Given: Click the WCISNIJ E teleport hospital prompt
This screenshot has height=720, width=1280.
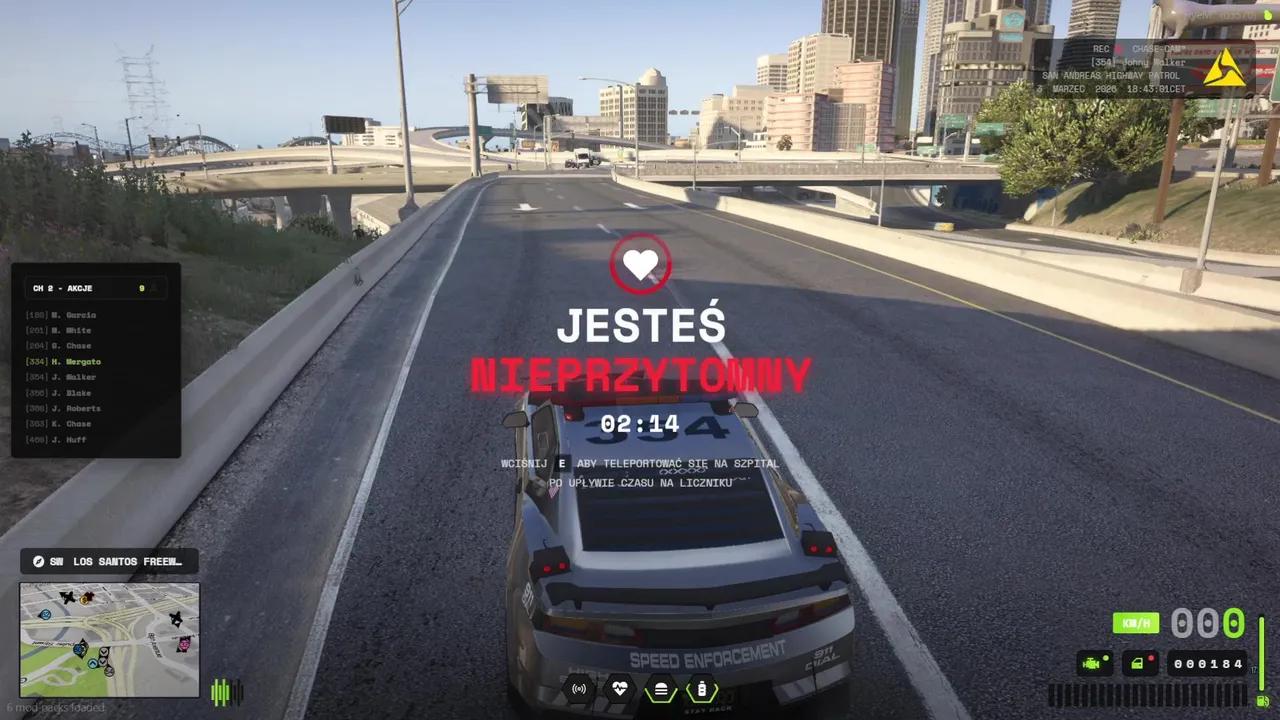Looking at the screenshot, I should pyautogui.click(x=640, y=463).
